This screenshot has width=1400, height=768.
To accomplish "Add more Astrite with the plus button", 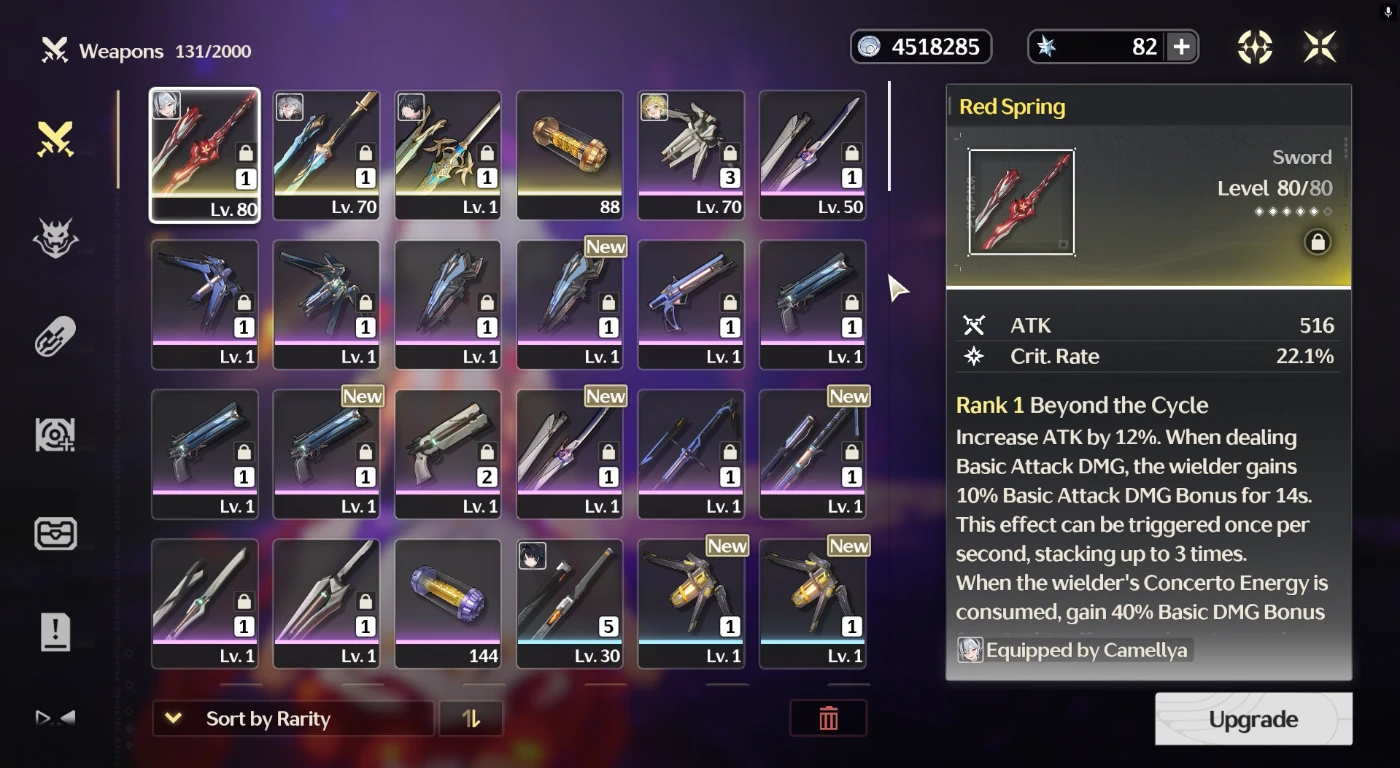I will coord(1181,47).
